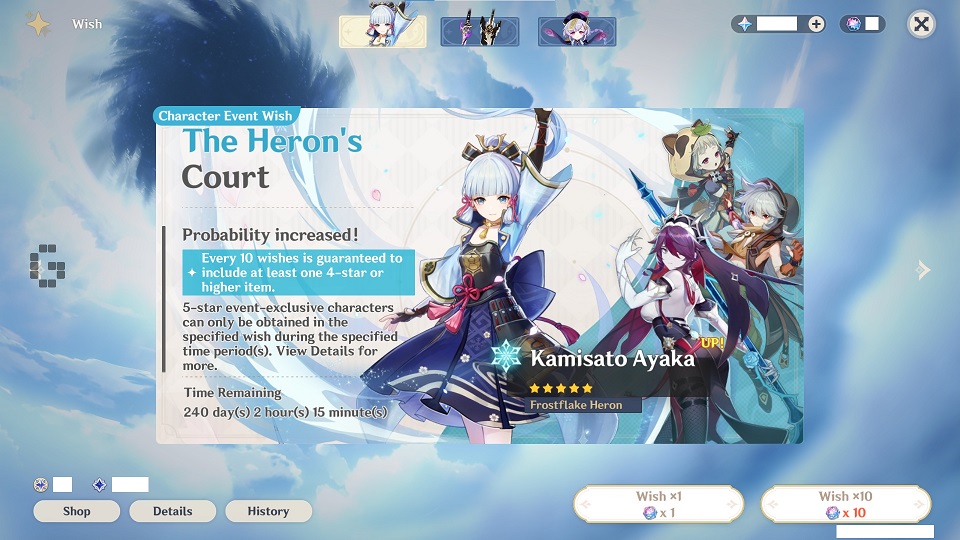The height and width of the screenshot is (540, 960).
Task: Show wish History
Action: (268, 511)
